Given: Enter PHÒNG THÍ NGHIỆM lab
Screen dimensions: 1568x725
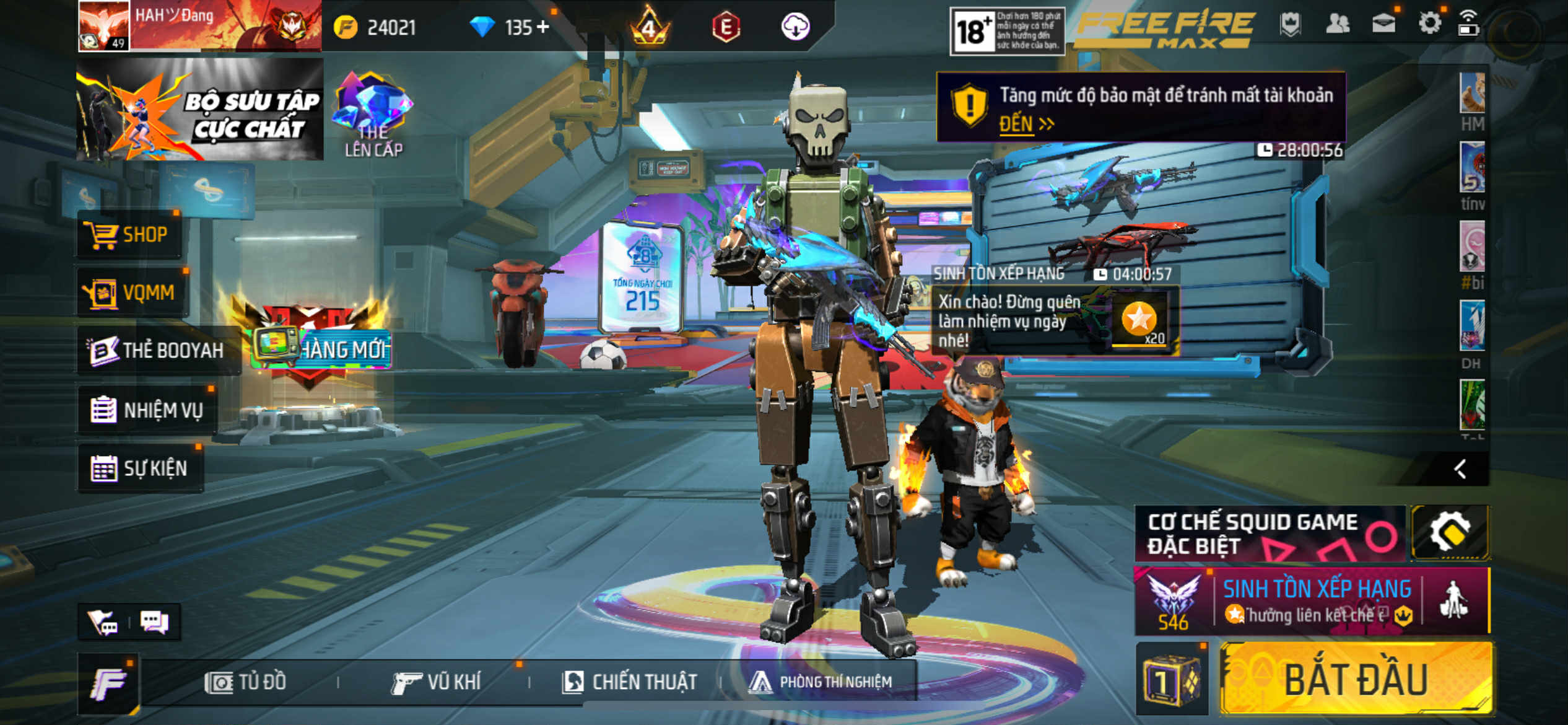Looking at the screenshot, I should pyautogui.click(x=821, y=682).
